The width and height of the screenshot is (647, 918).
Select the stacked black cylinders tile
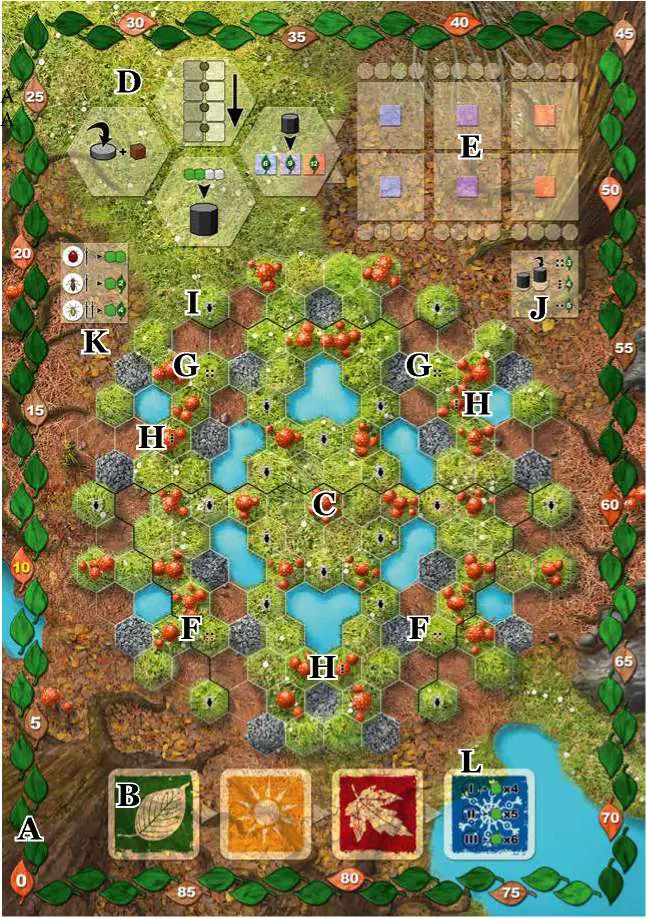[545, 283]
